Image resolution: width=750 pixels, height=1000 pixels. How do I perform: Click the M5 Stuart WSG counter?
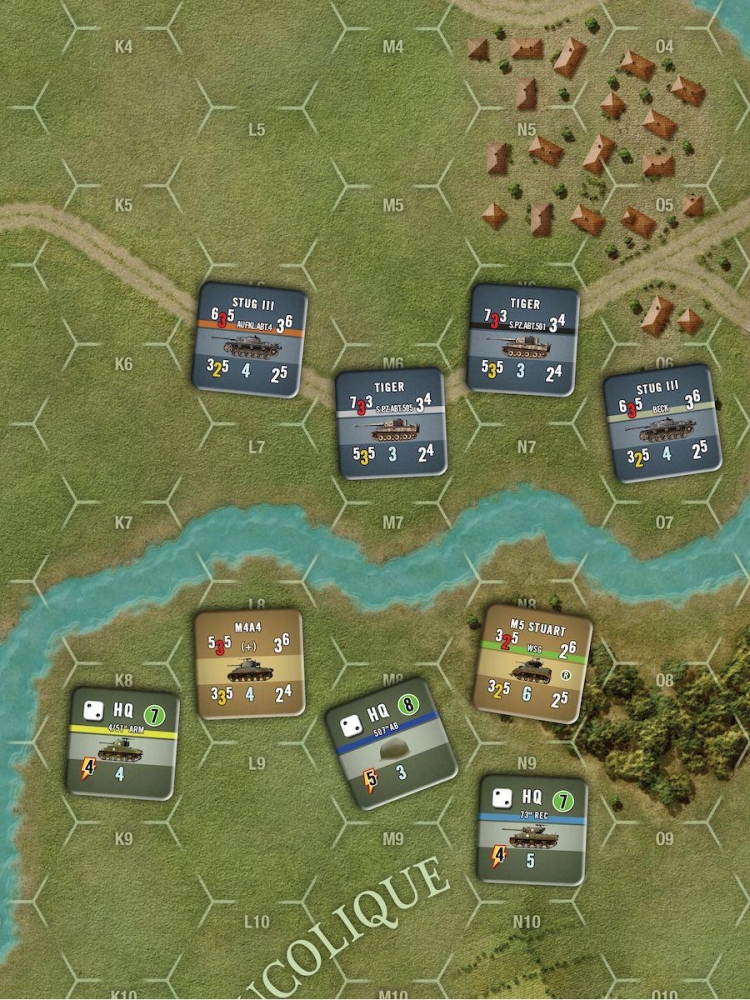[532, 663]
